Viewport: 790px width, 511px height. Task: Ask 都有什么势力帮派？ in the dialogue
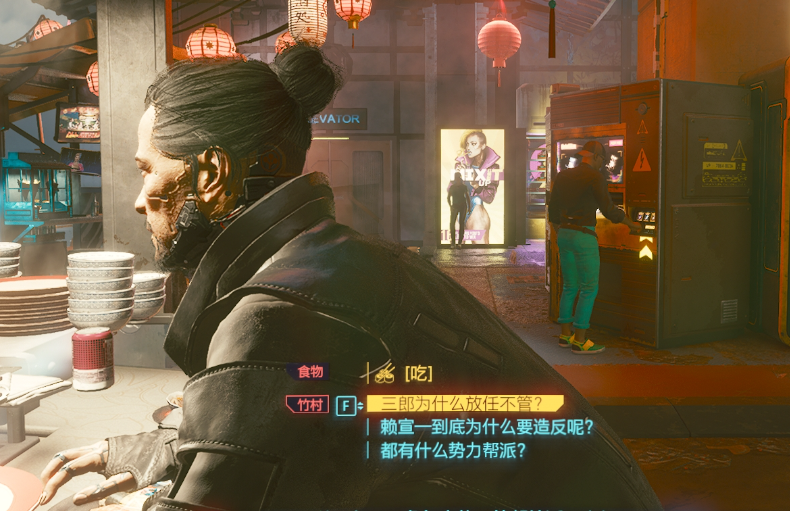453,450
